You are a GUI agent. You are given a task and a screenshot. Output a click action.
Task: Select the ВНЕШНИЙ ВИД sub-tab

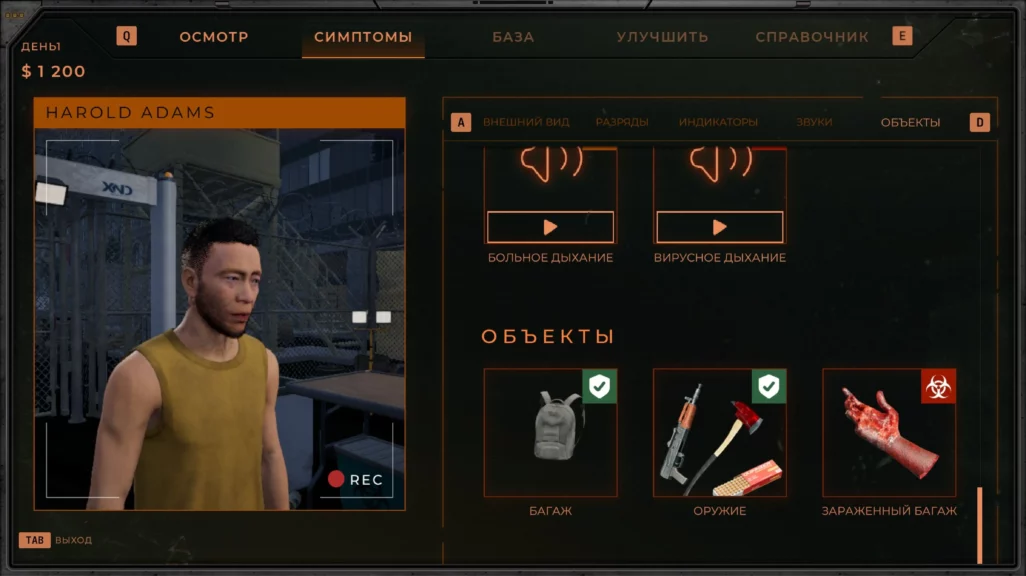pos(526,122)
